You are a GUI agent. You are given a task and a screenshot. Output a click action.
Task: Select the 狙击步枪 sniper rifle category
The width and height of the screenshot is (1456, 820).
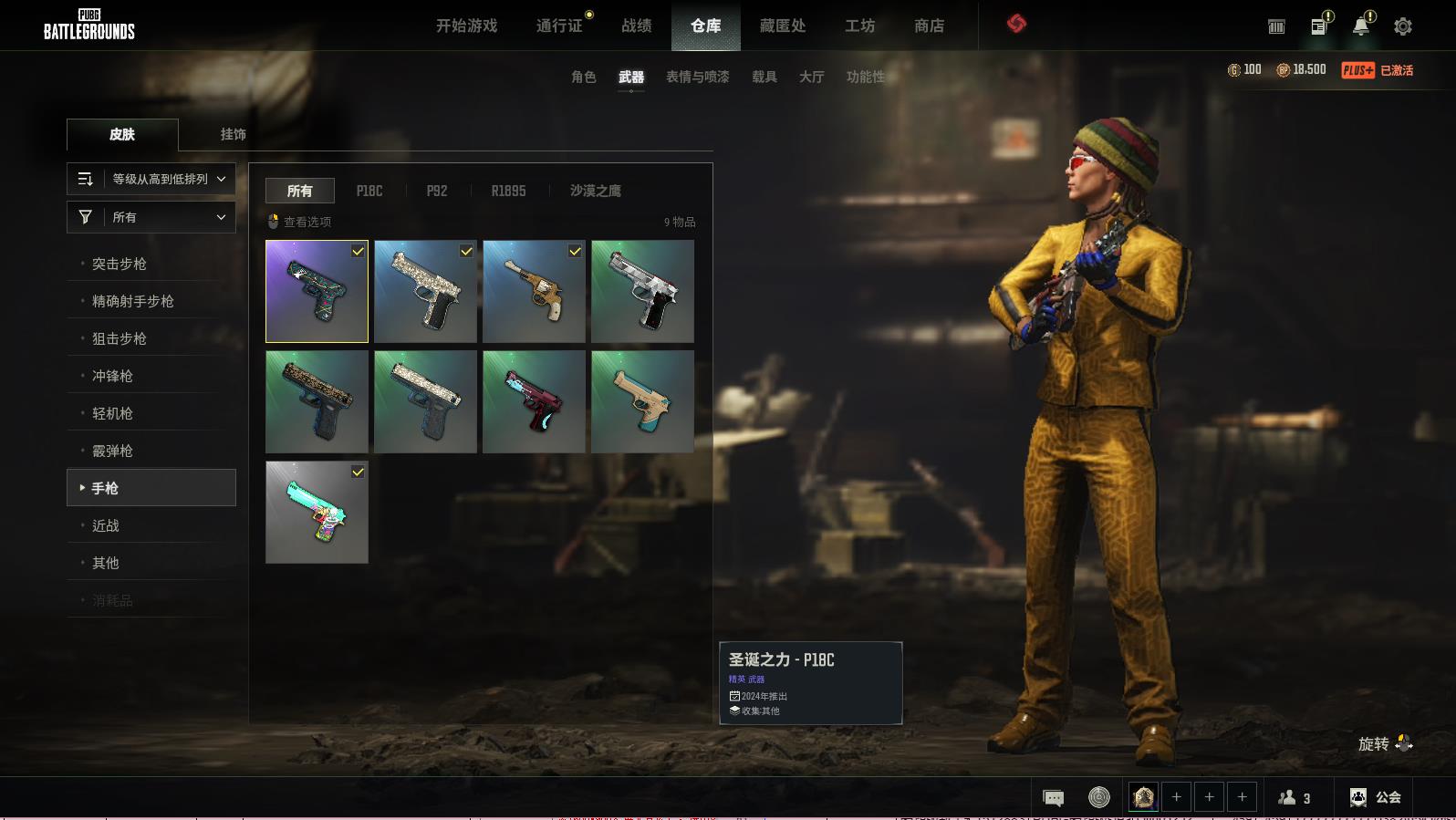pos(120,338)
